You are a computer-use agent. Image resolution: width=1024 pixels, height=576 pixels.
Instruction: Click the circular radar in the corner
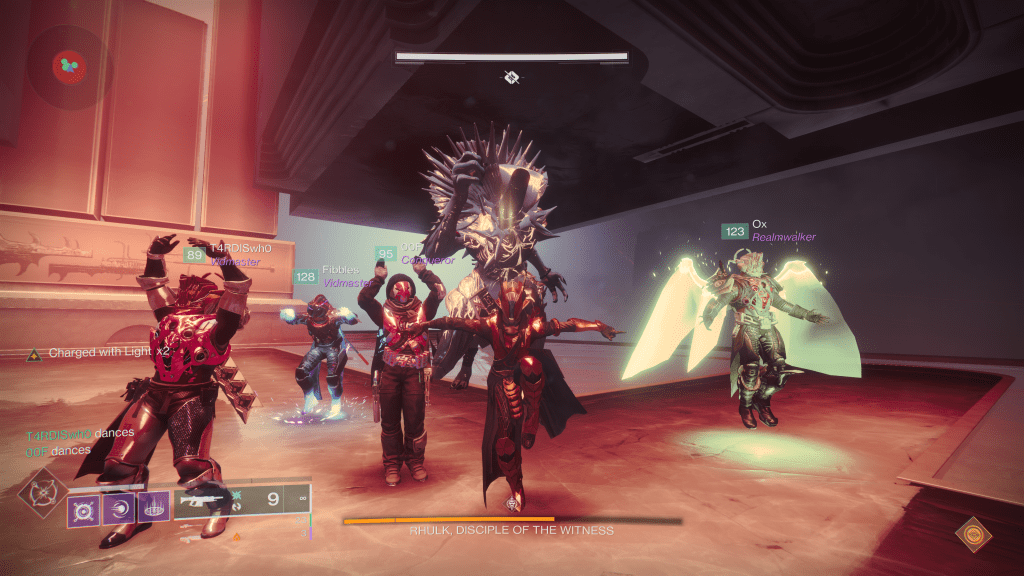pyautogui.click(x=69, y=67)
